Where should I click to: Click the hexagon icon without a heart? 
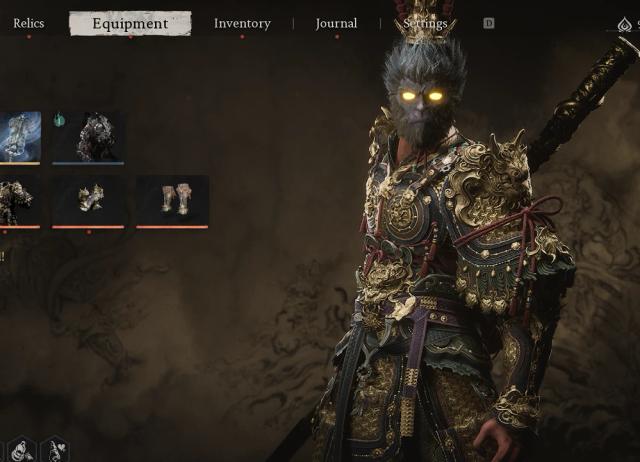pos(22,451)
